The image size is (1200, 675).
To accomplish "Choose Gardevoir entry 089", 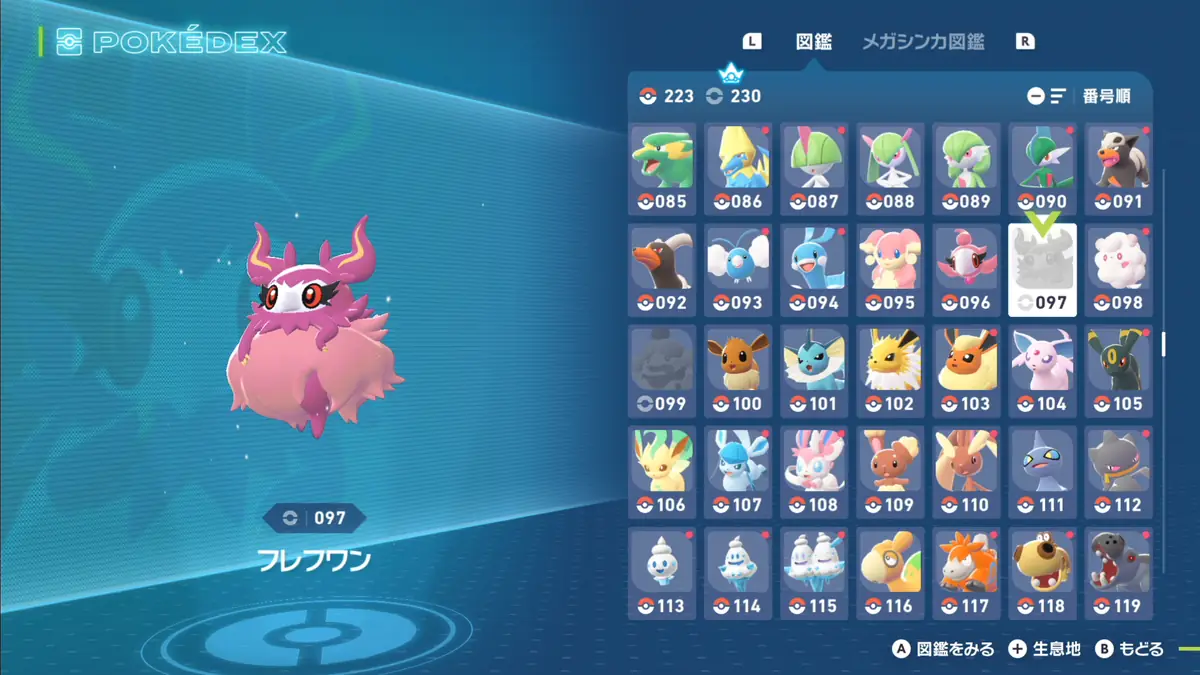I will pyautogui.click(x=967, y=169).
